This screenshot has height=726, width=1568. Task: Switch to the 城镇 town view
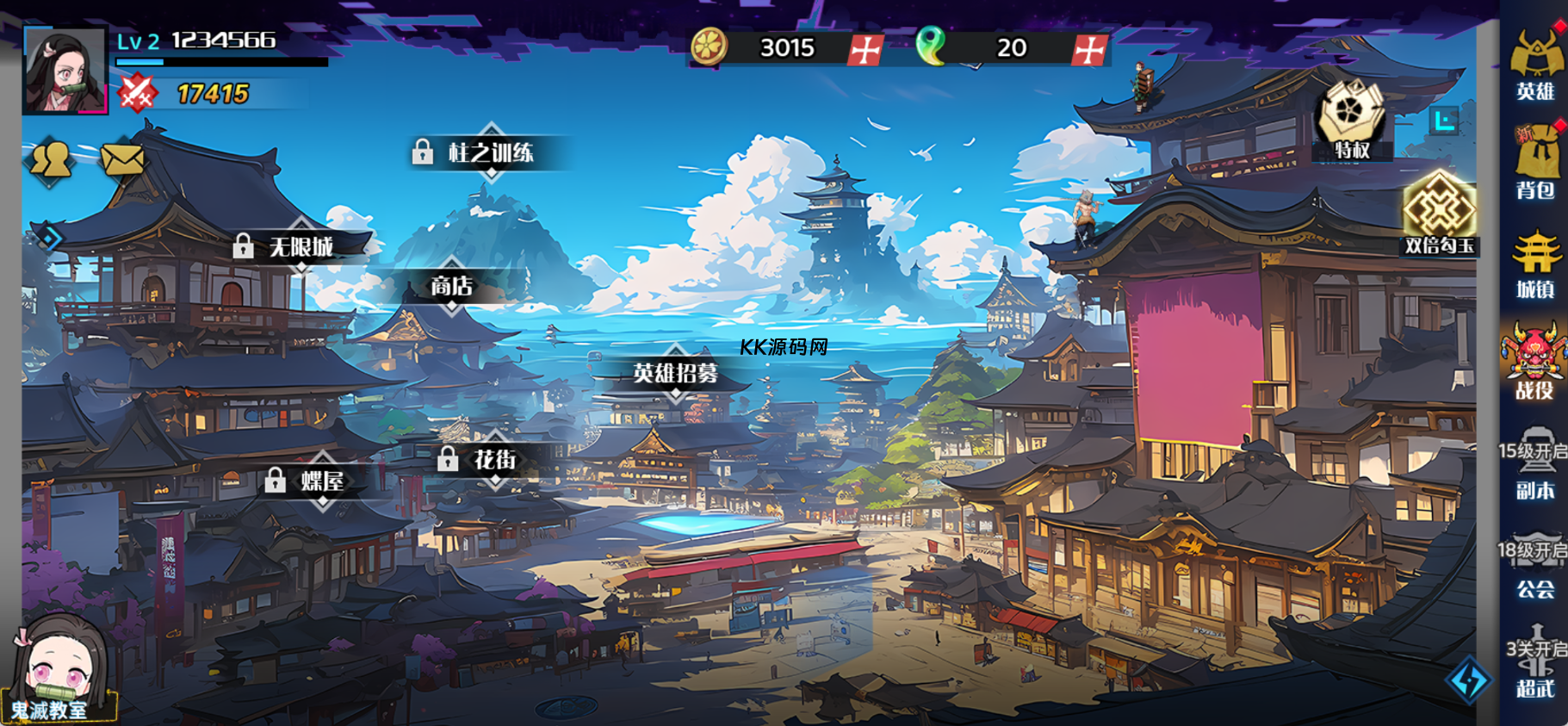[x=1535, y=264]
